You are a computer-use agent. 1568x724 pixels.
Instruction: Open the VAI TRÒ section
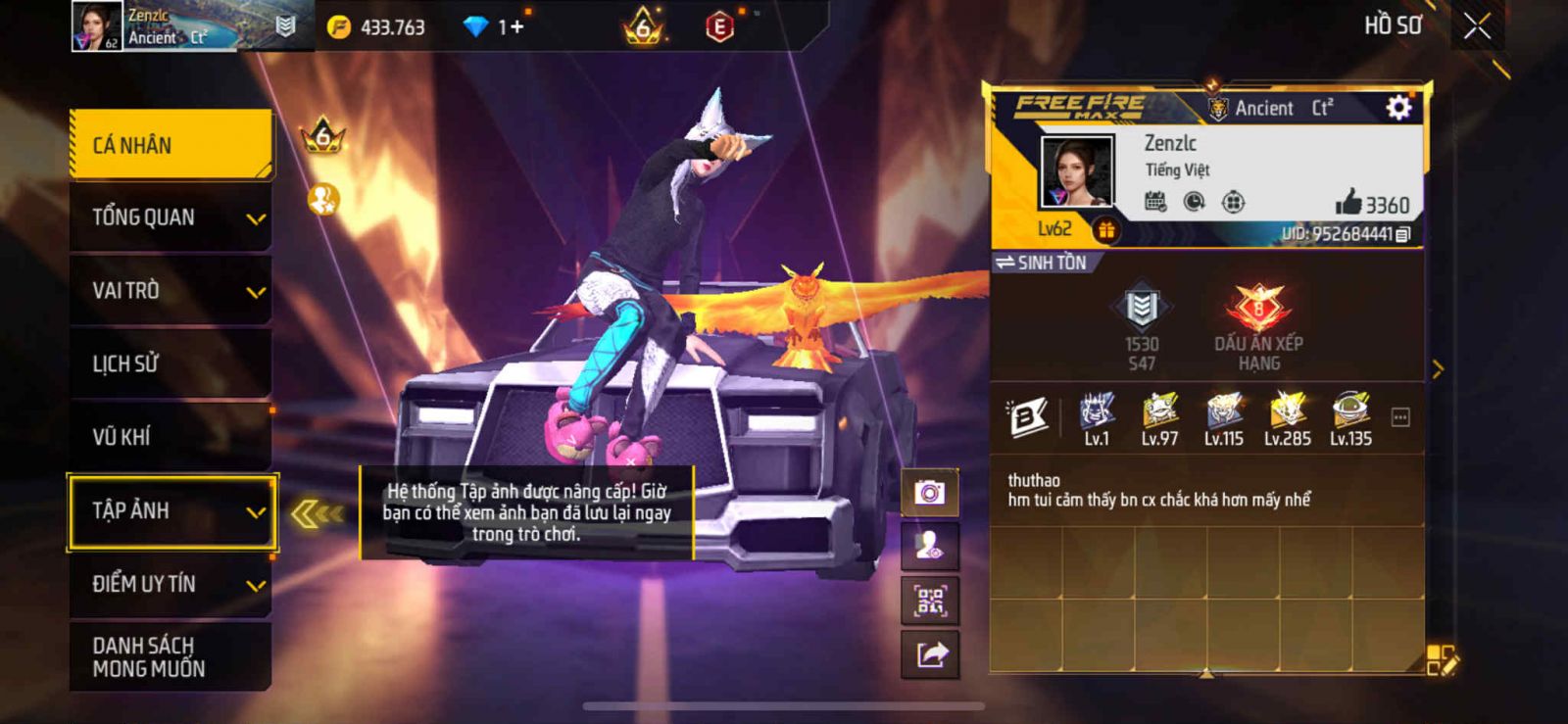(x=171, y=291)
